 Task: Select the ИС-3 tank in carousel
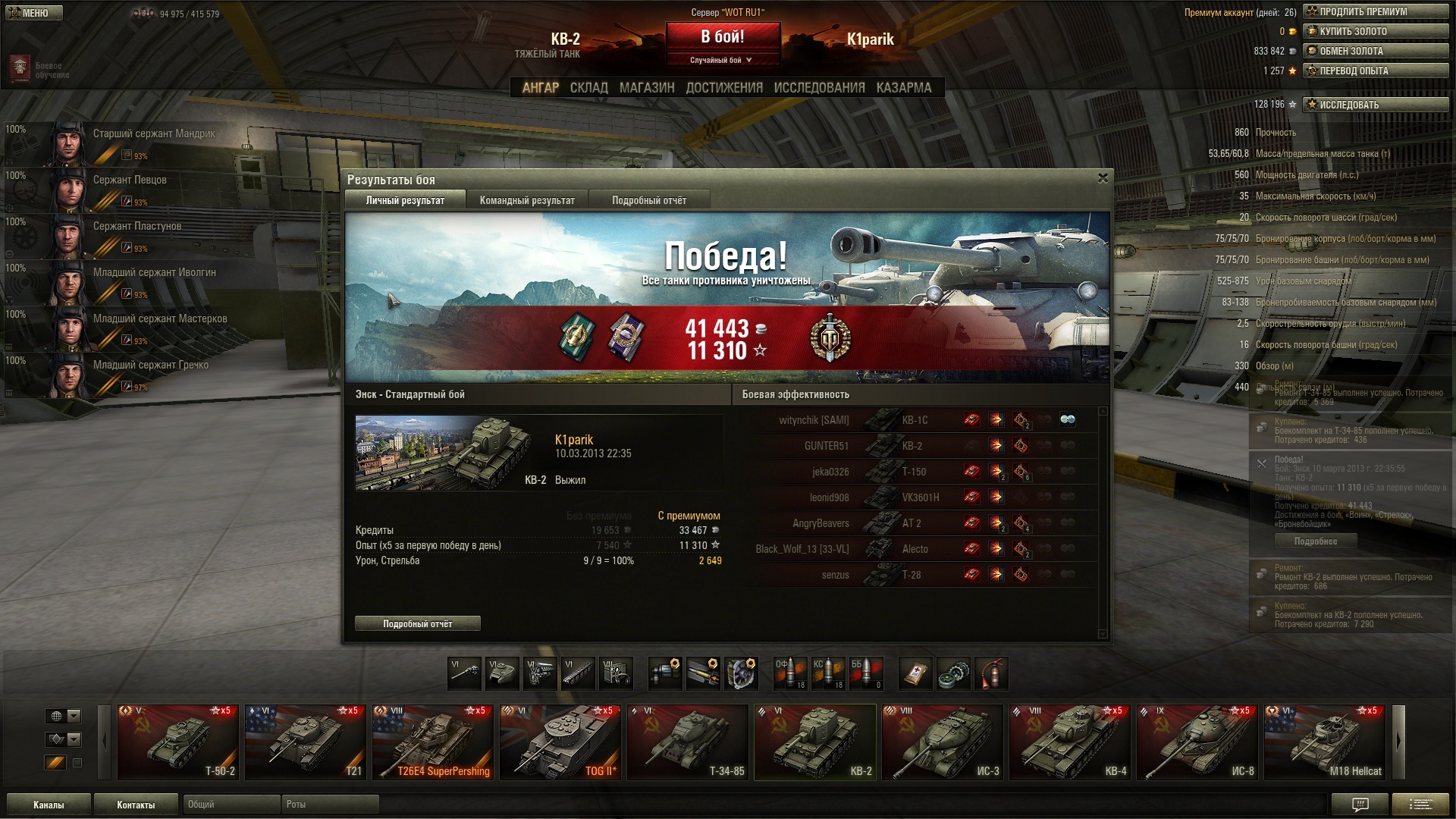[x=943, y=742]
